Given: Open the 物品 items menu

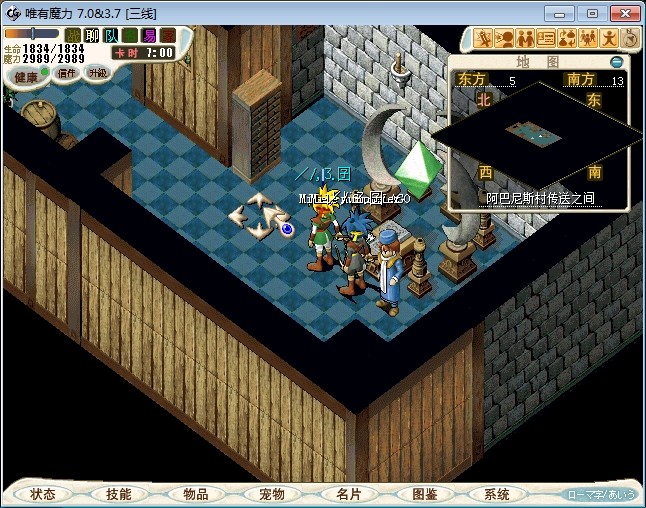Looking at the screenshot, I should pyautogui.click(x=195, y=494).
